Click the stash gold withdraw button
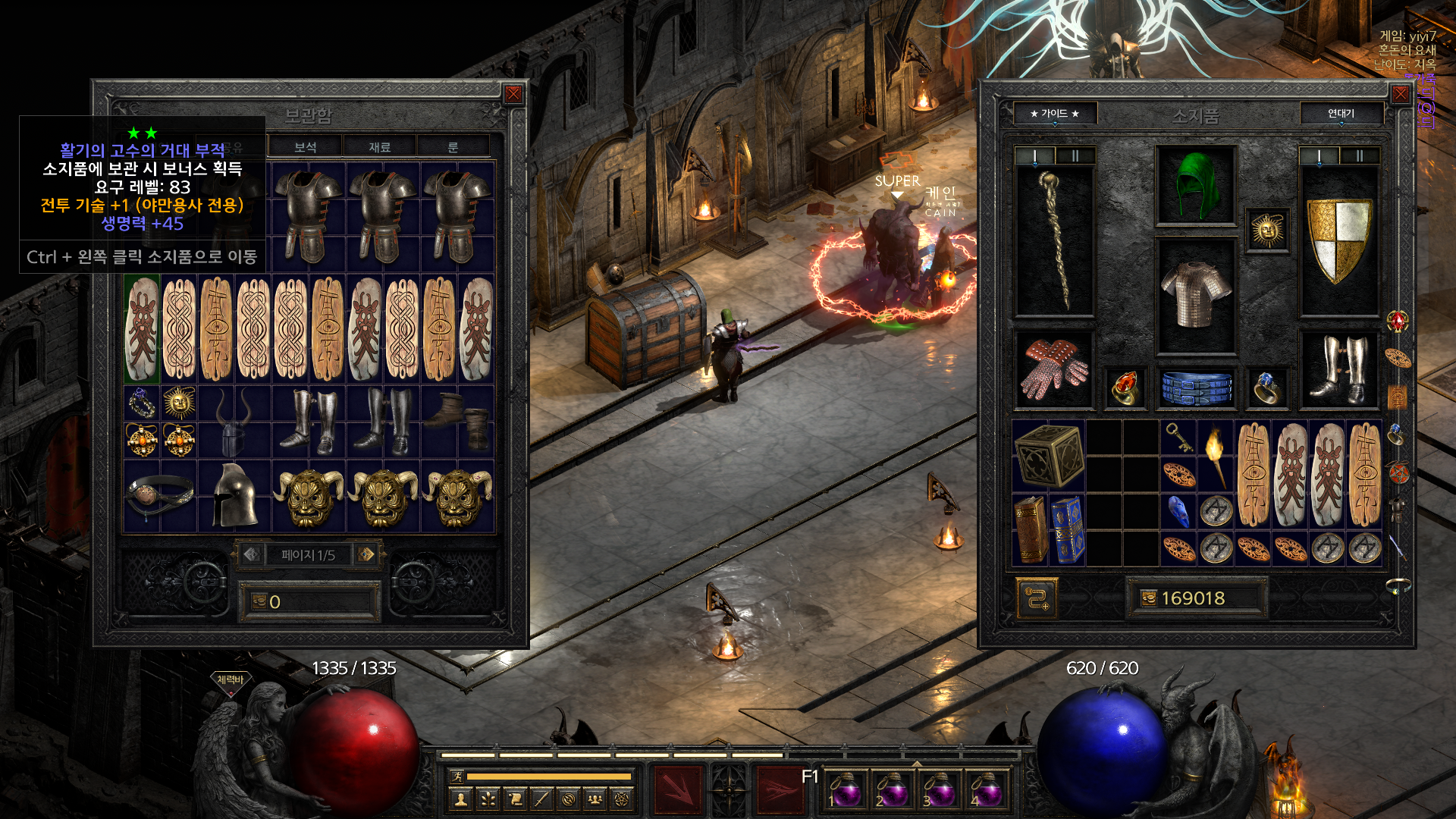 pos(260,601)
